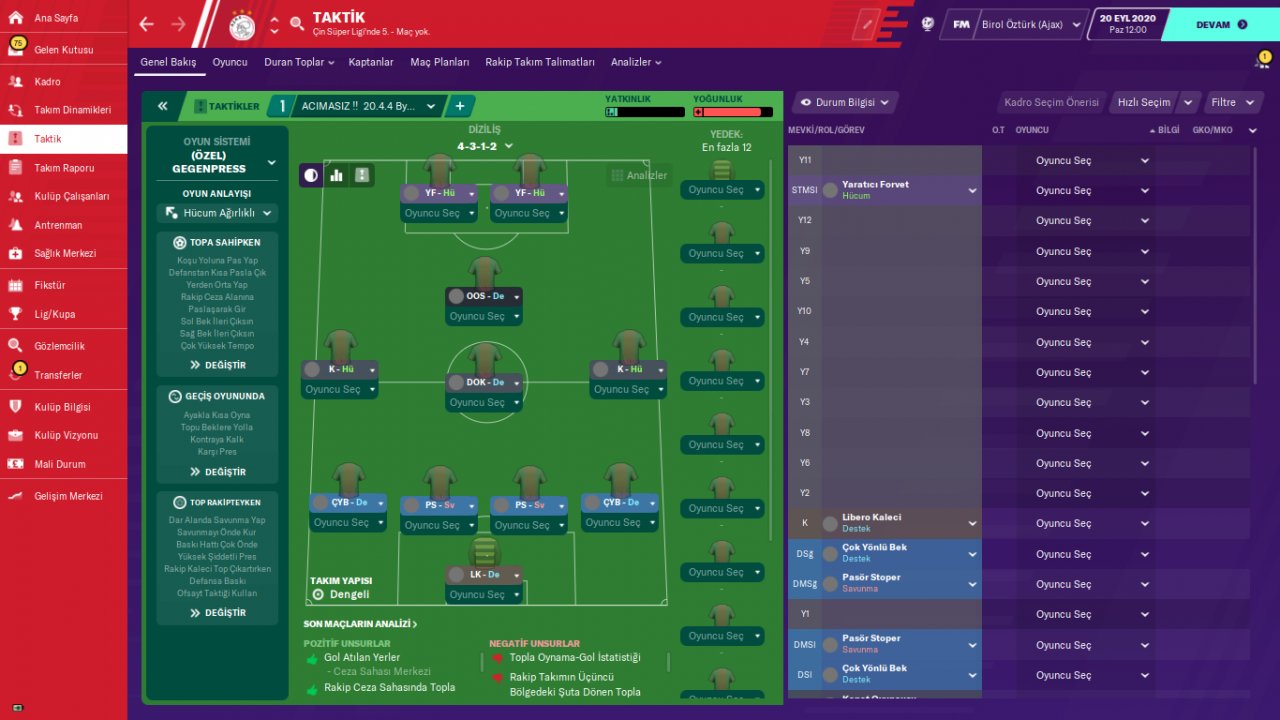This screenshot has width=1280, height=720.
Task: Open the Filtre dropdown
Action: coord(1229,102)
